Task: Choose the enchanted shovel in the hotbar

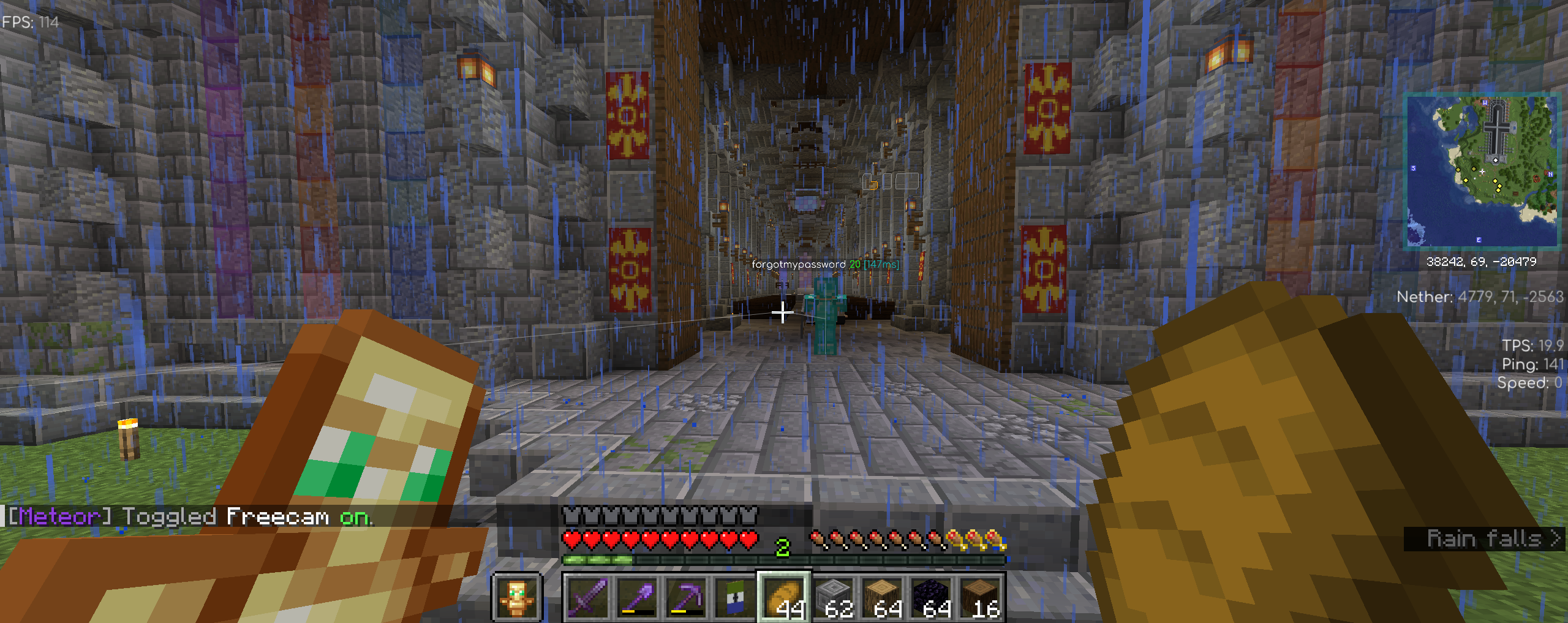Action: (637, 597)
